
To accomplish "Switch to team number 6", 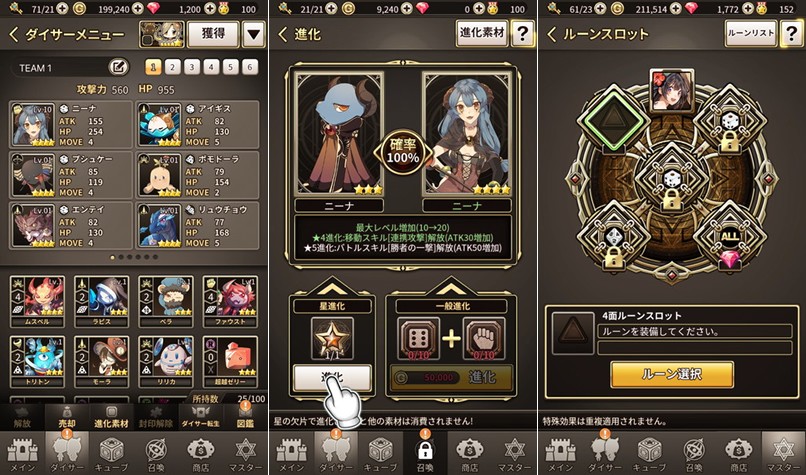I will pyautogui.click(x=251, y=67).
